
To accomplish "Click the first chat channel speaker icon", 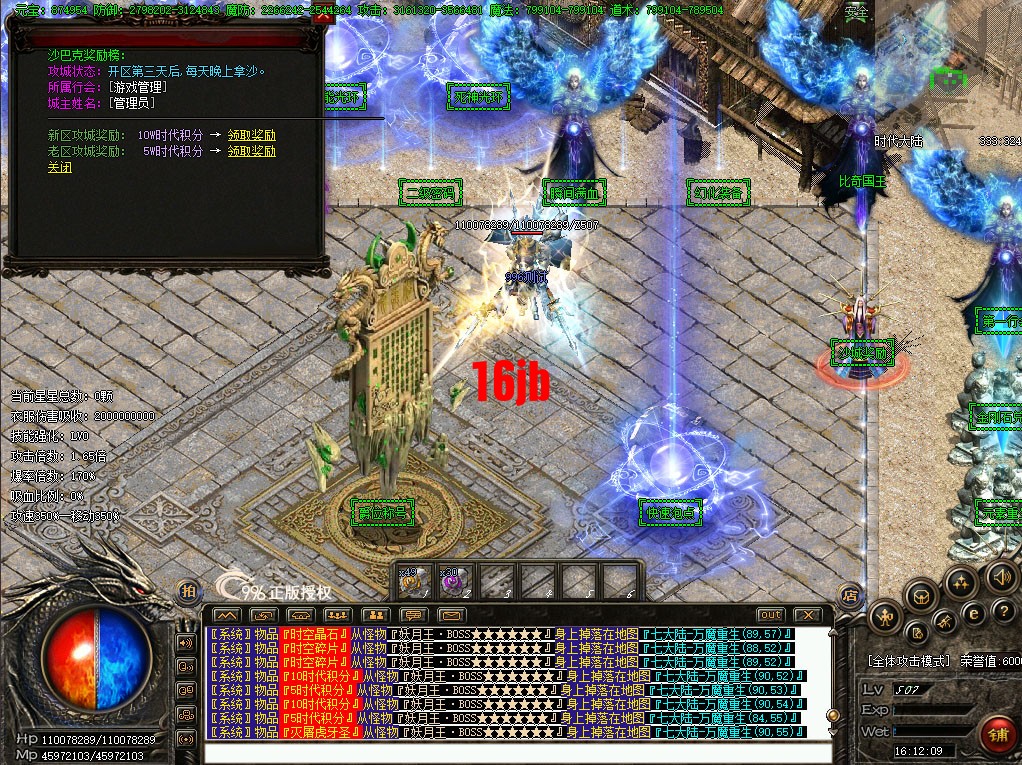I will click(185, 642).
